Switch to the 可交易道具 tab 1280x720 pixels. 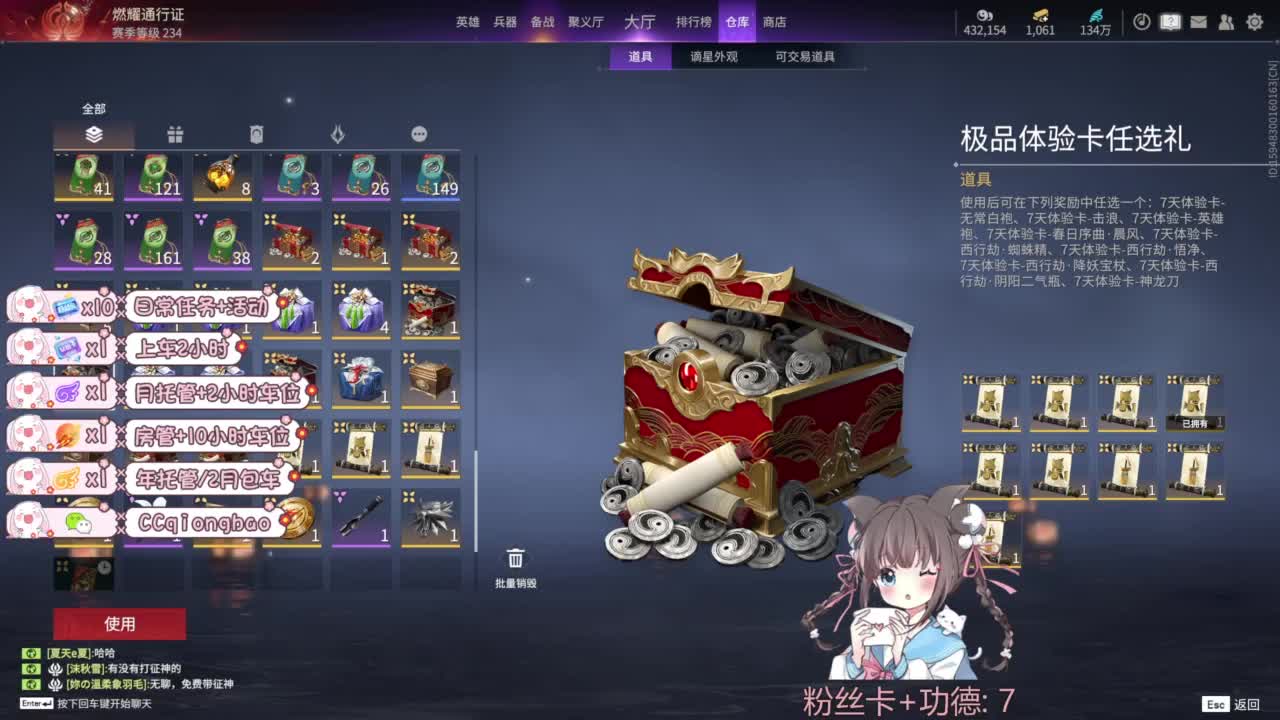click(806, 57)
